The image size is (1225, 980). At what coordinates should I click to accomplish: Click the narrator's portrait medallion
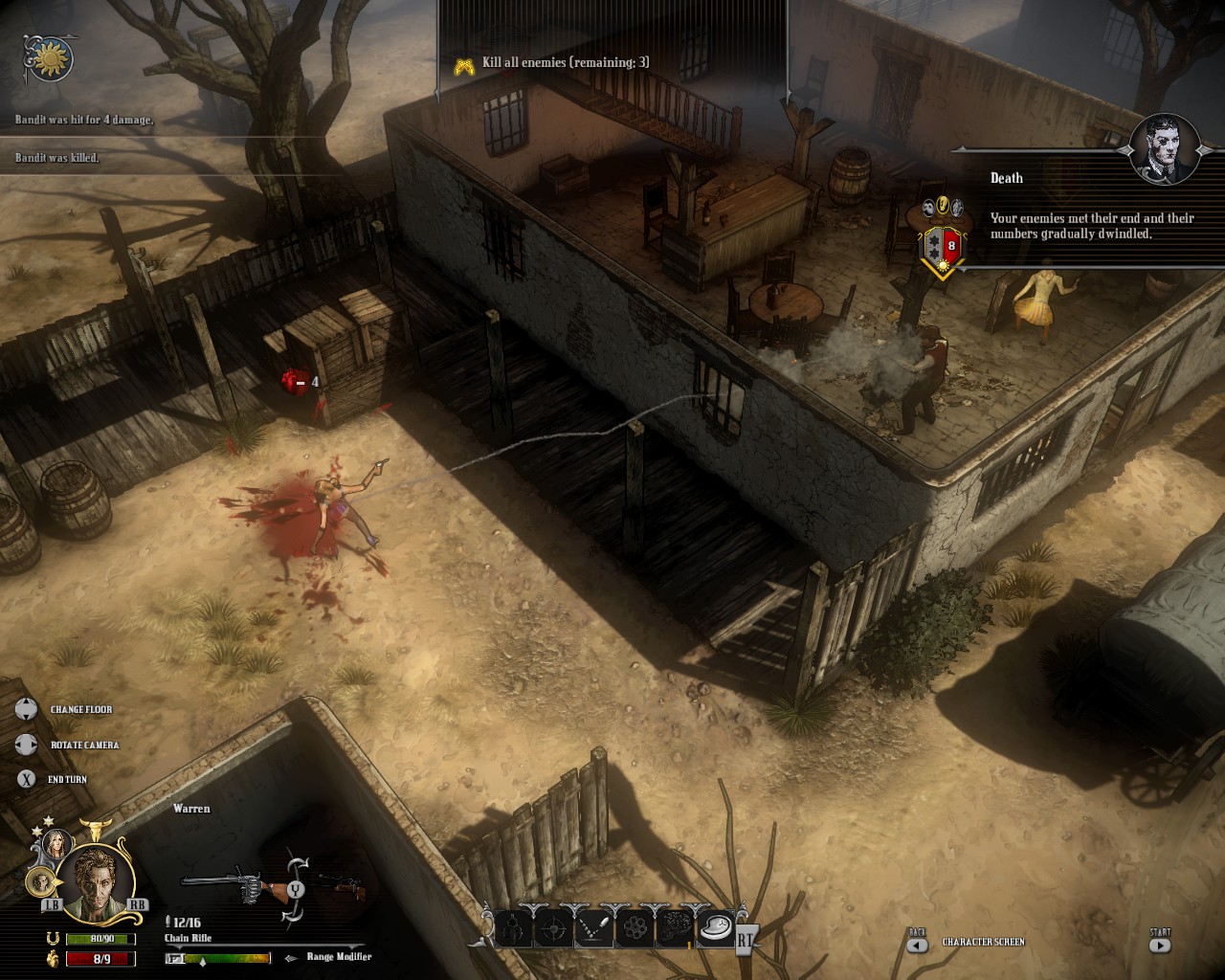pos(1164,149)
